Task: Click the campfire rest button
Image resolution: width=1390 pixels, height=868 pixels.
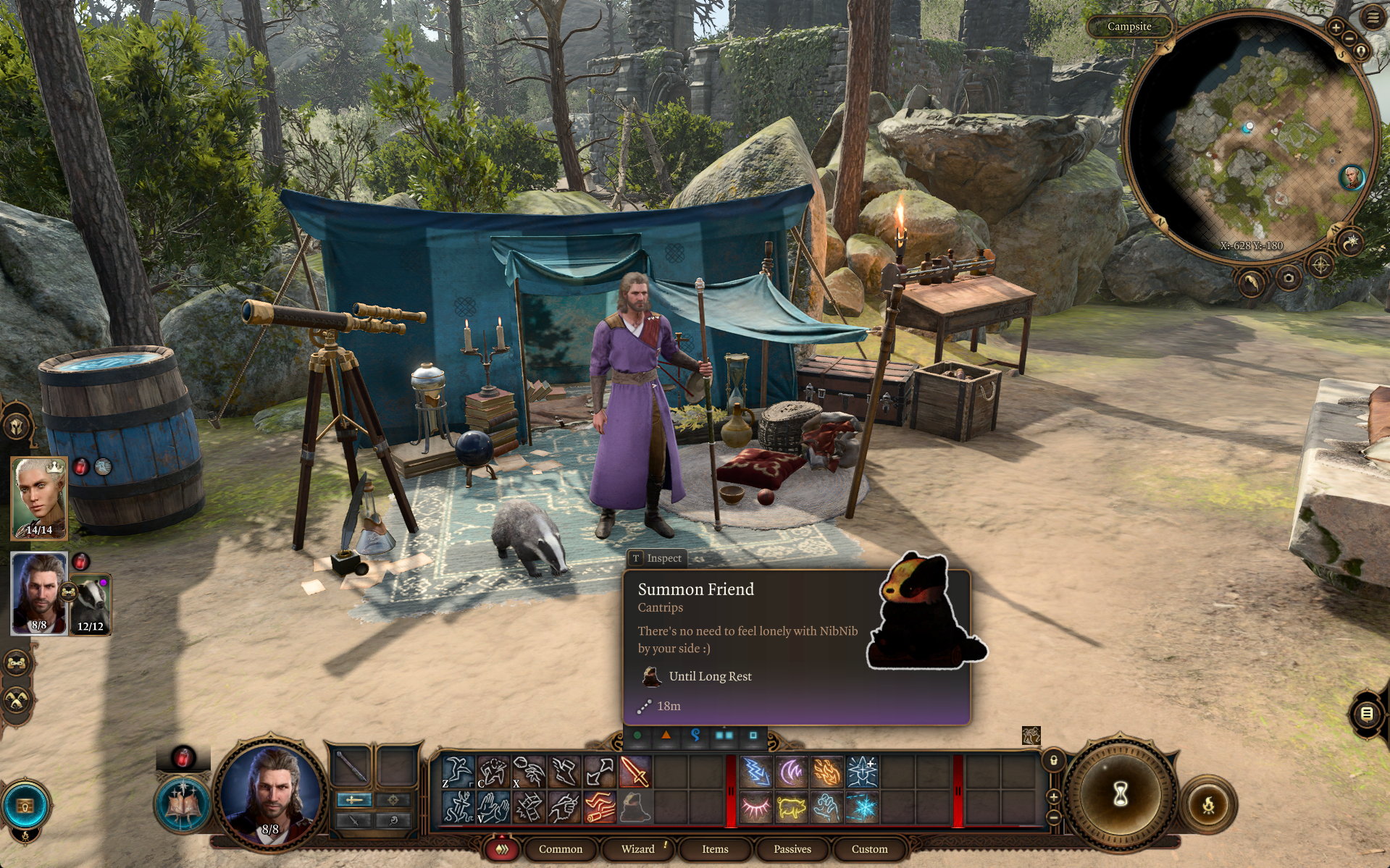Action: coord(1208,804)
